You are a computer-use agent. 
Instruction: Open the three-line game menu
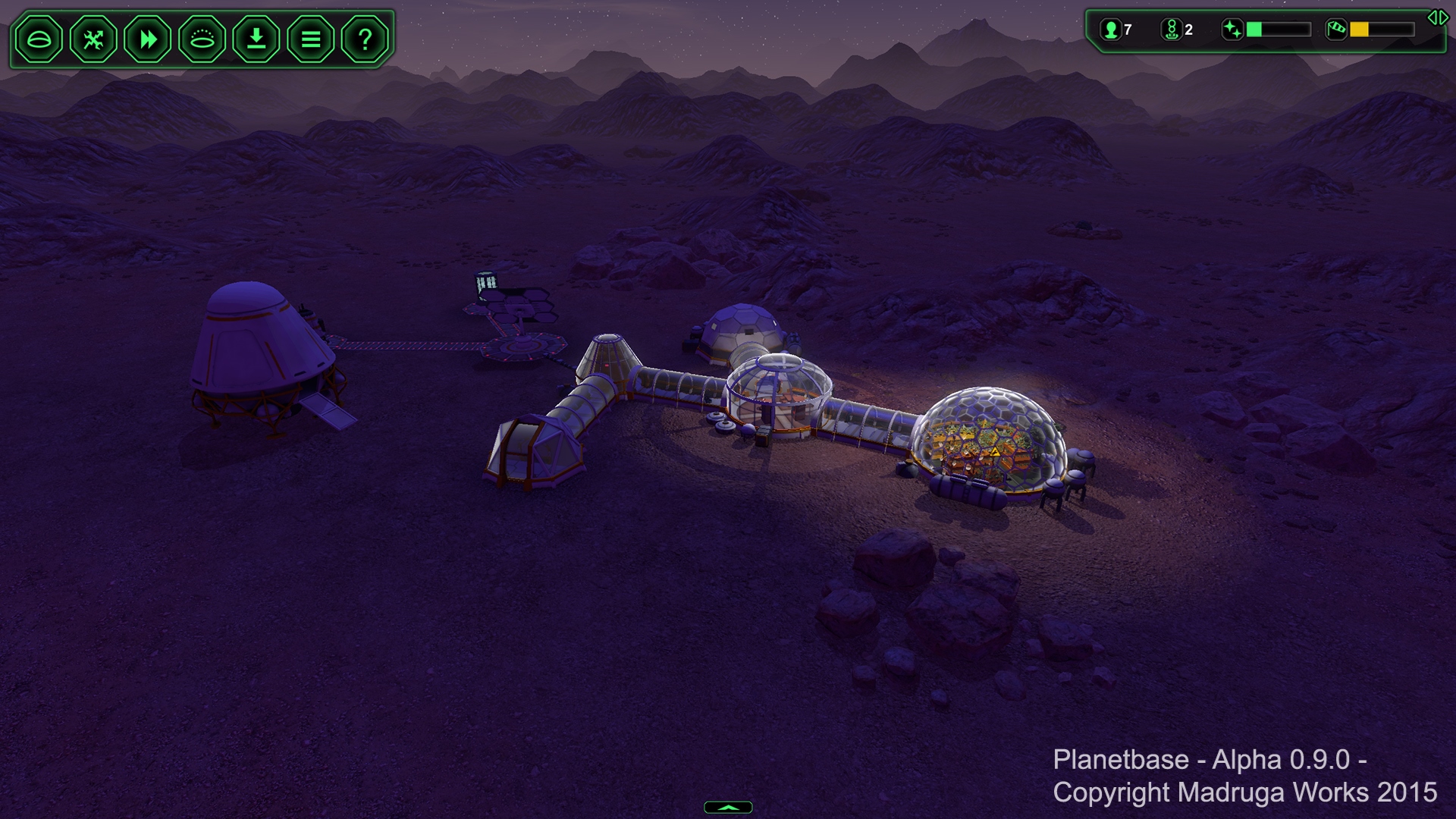311,39
